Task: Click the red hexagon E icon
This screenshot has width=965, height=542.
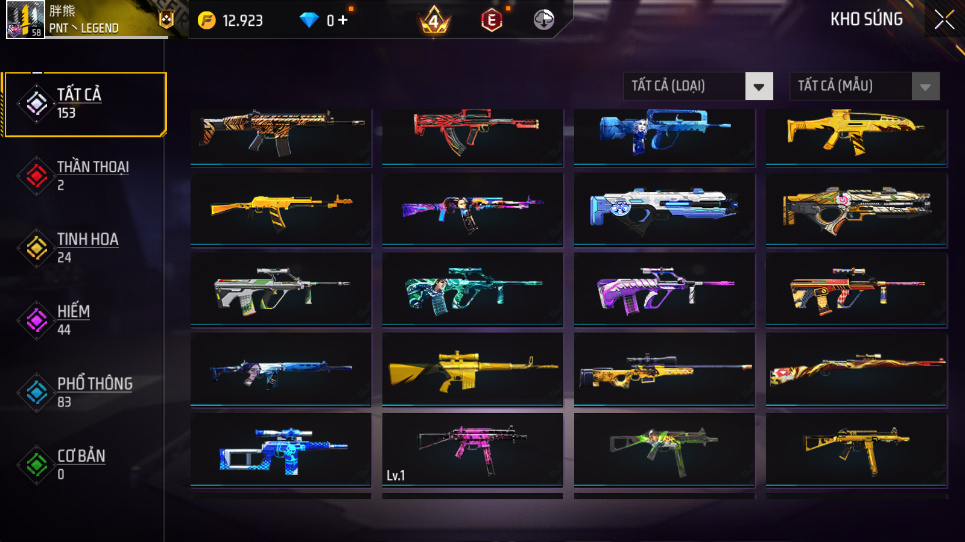Action: (491, 20)
